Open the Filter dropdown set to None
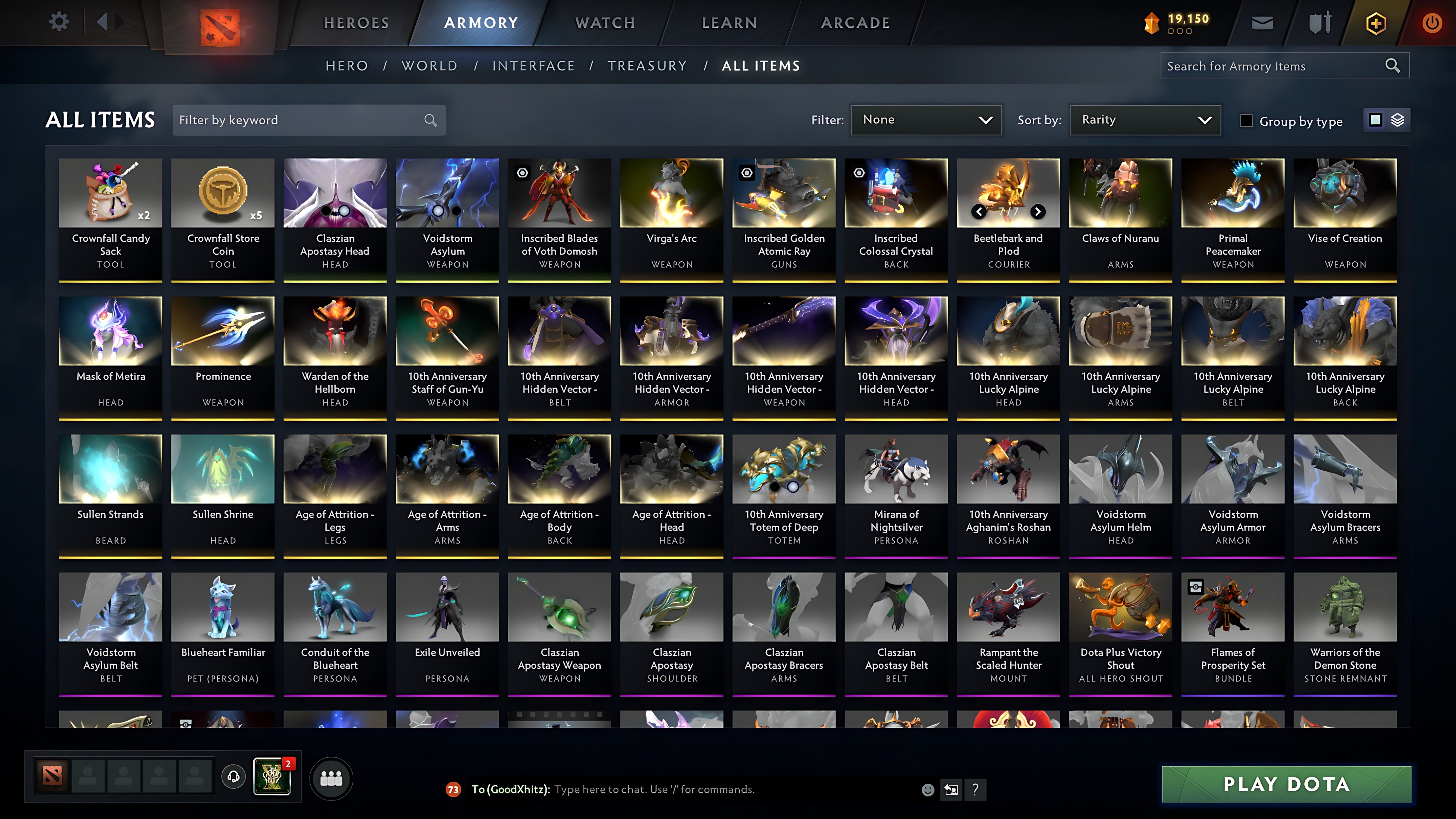1456x819 pixels. click(x=926, y=120)
